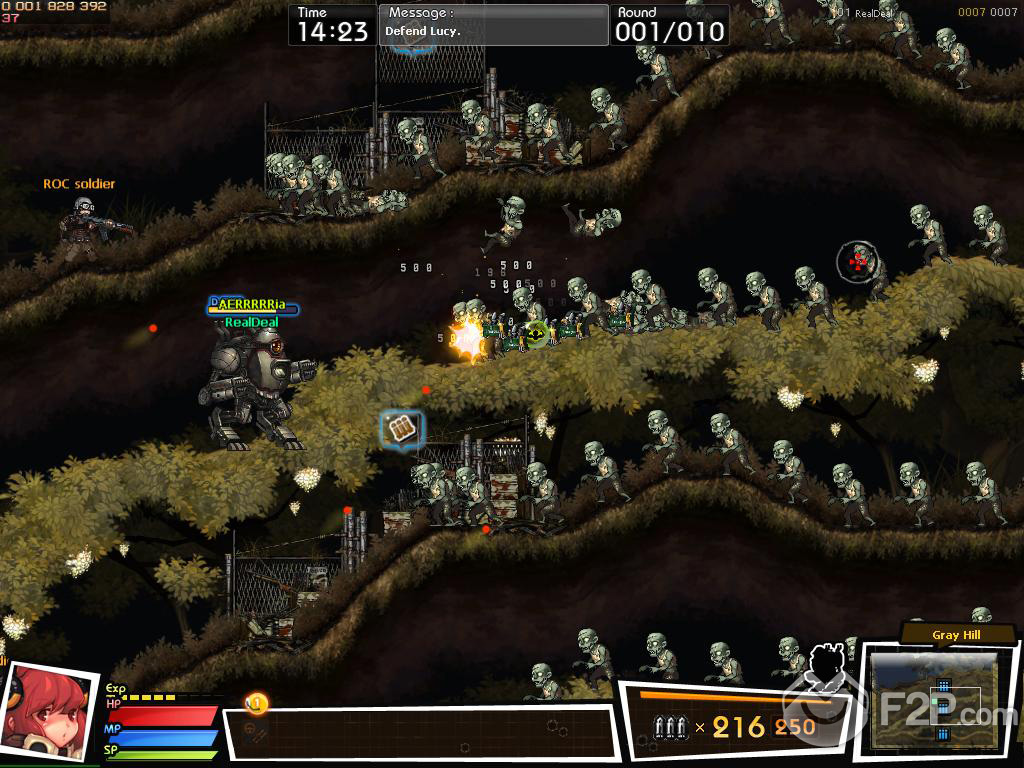1024x768 pixels.
Task: Click the Defend Lucy message panel
Action: click(493, 24)
